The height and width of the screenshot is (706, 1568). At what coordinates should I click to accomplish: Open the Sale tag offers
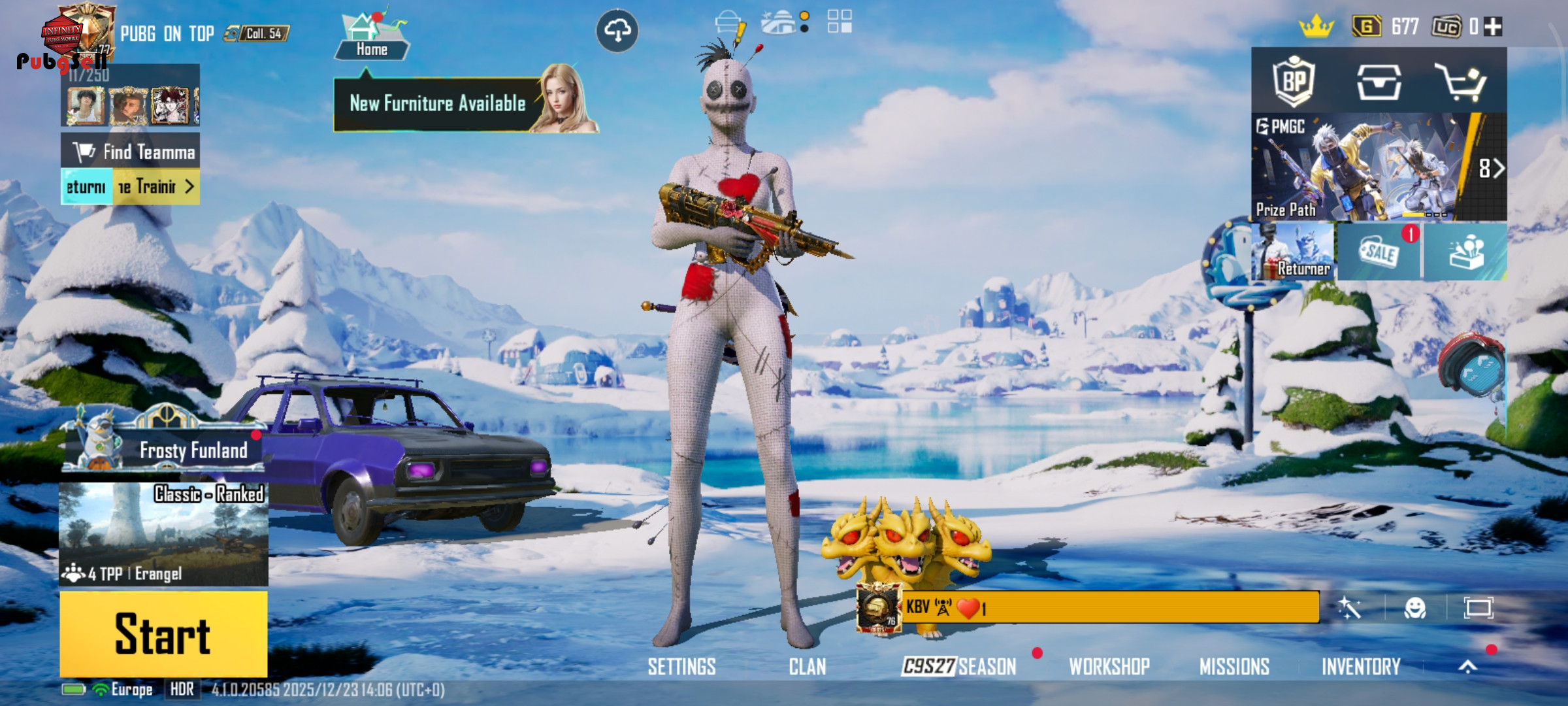pos(1379,252)
